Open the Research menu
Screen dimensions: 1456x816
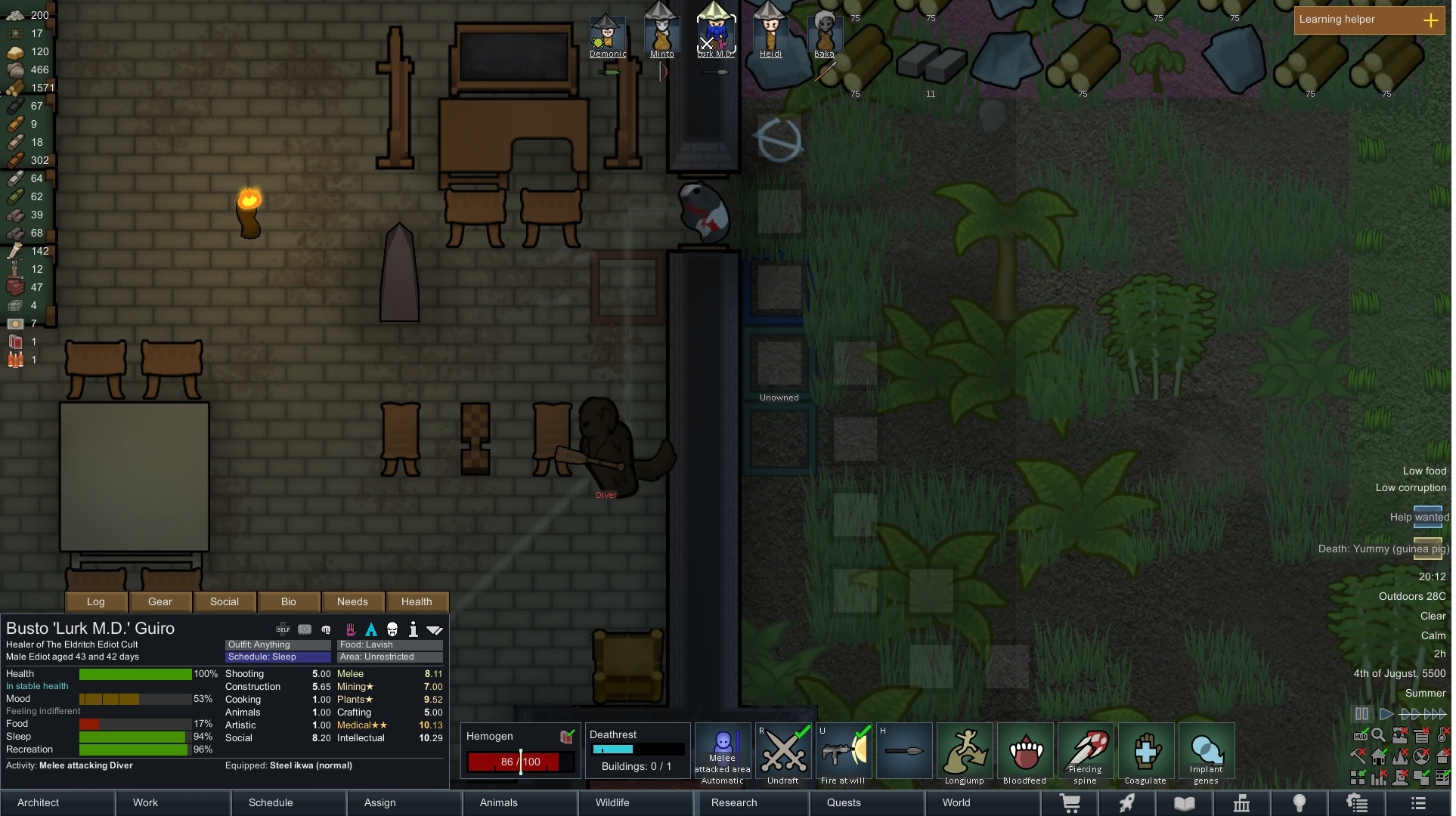click(x=733, y=802)
